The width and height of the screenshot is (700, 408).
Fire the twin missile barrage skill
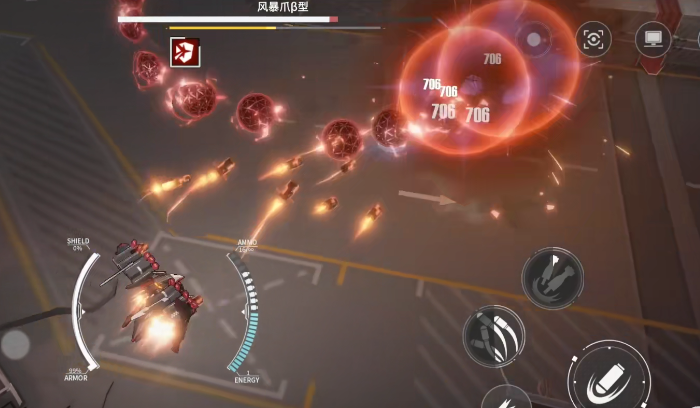coord(551,275)
